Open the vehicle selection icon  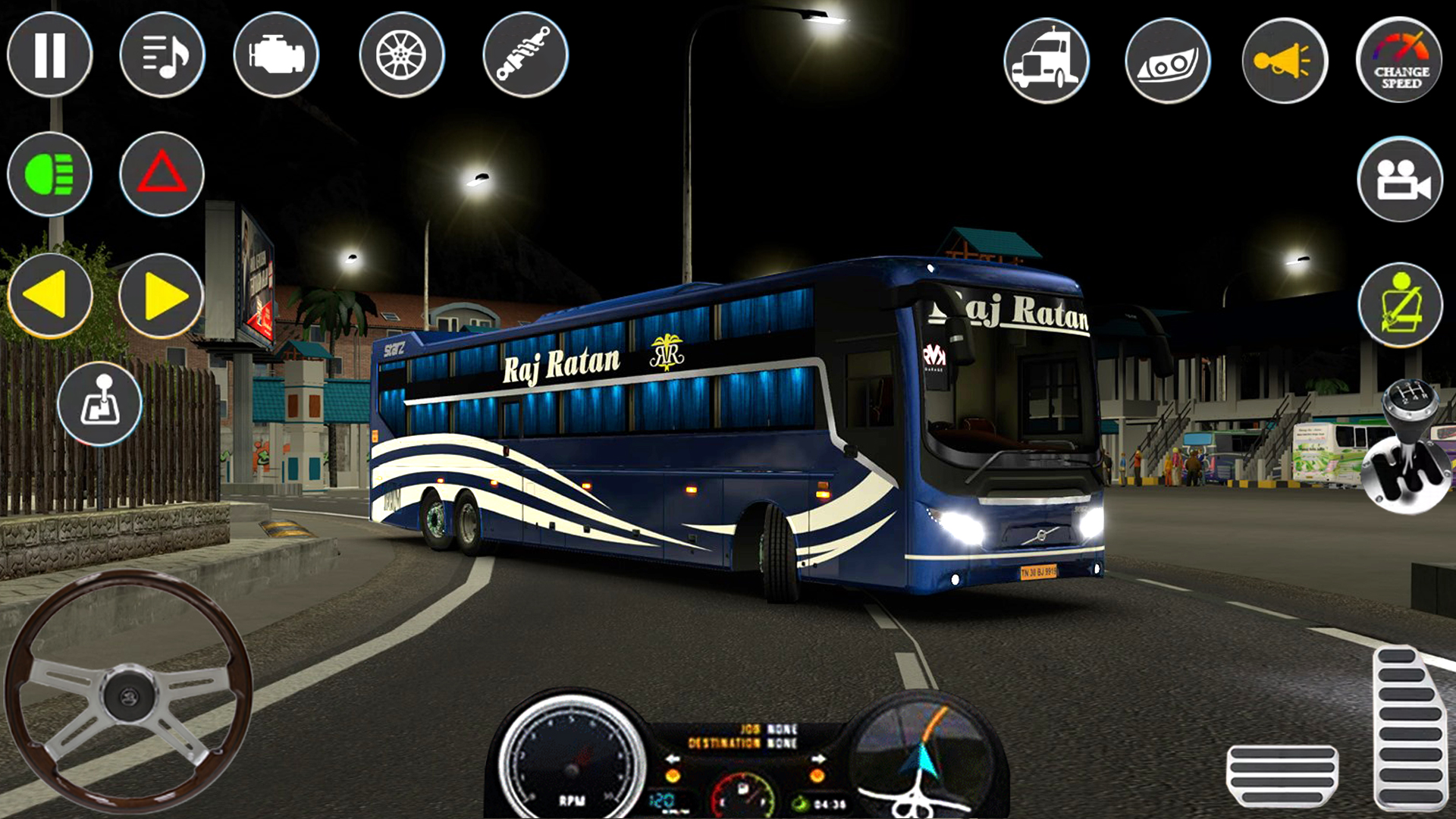[1046, 60]
